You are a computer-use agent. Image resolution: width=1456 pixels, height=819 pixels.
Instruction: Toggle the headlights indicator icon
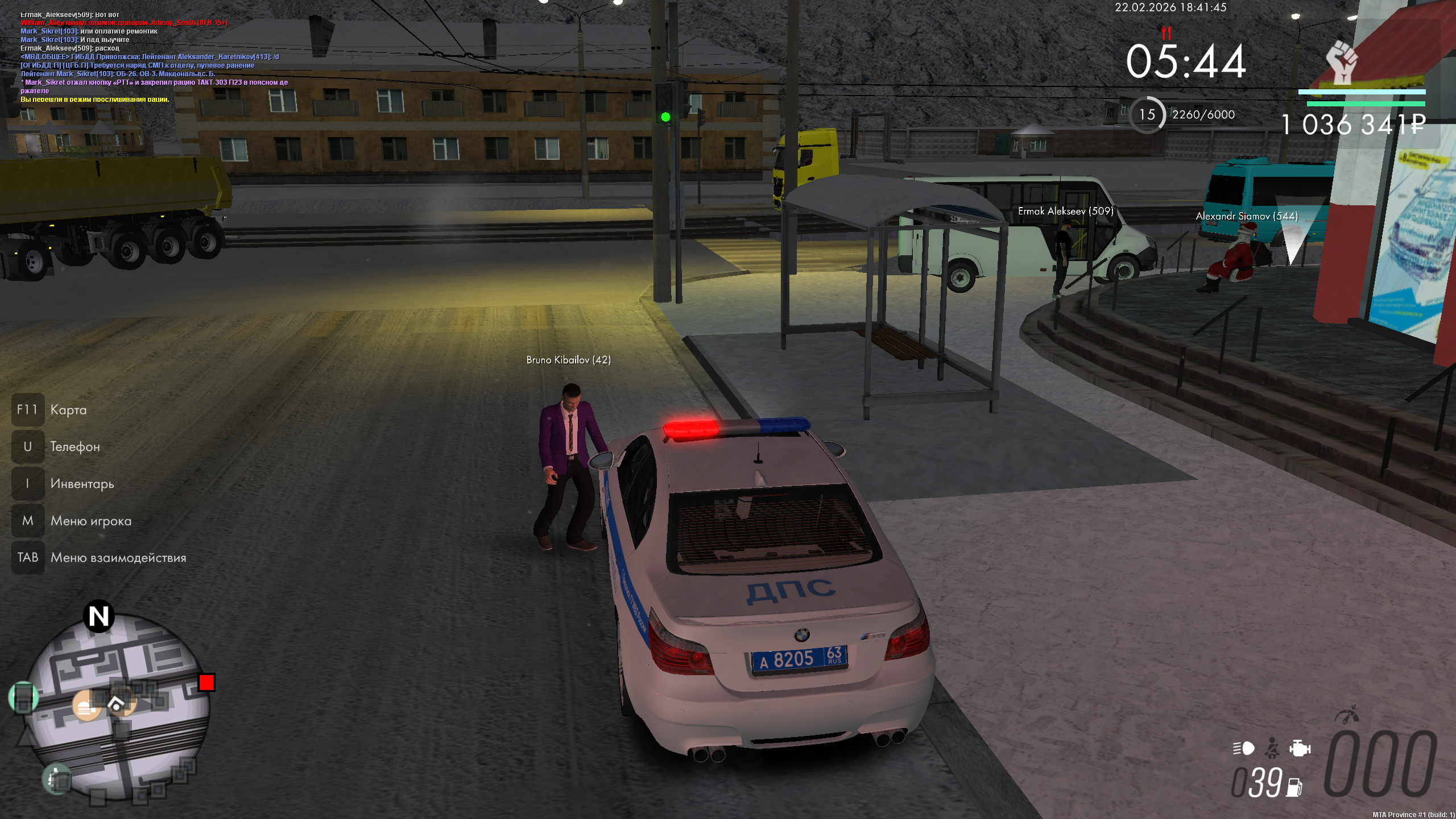coord(1244,748)
